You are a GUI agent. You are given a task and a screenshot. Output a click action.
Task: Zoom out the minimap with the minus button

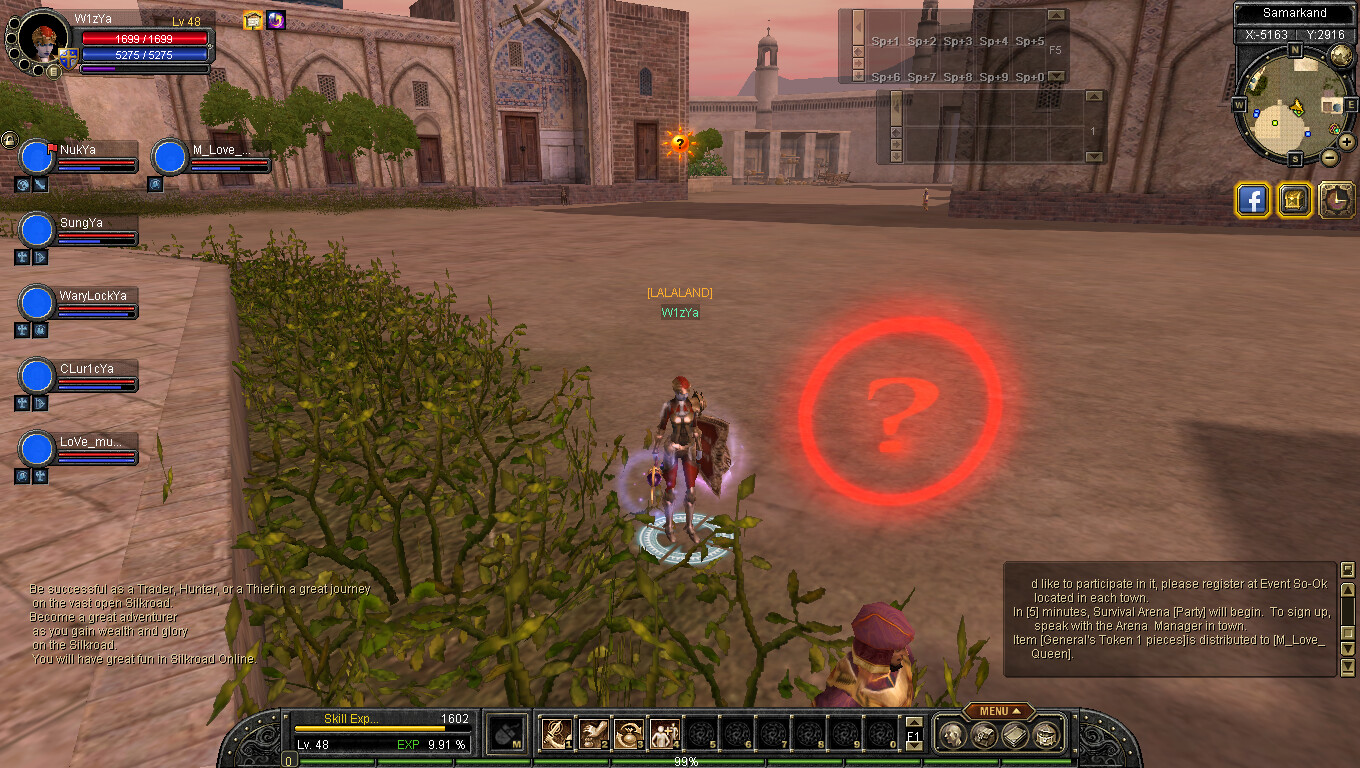click(1329, 157)
